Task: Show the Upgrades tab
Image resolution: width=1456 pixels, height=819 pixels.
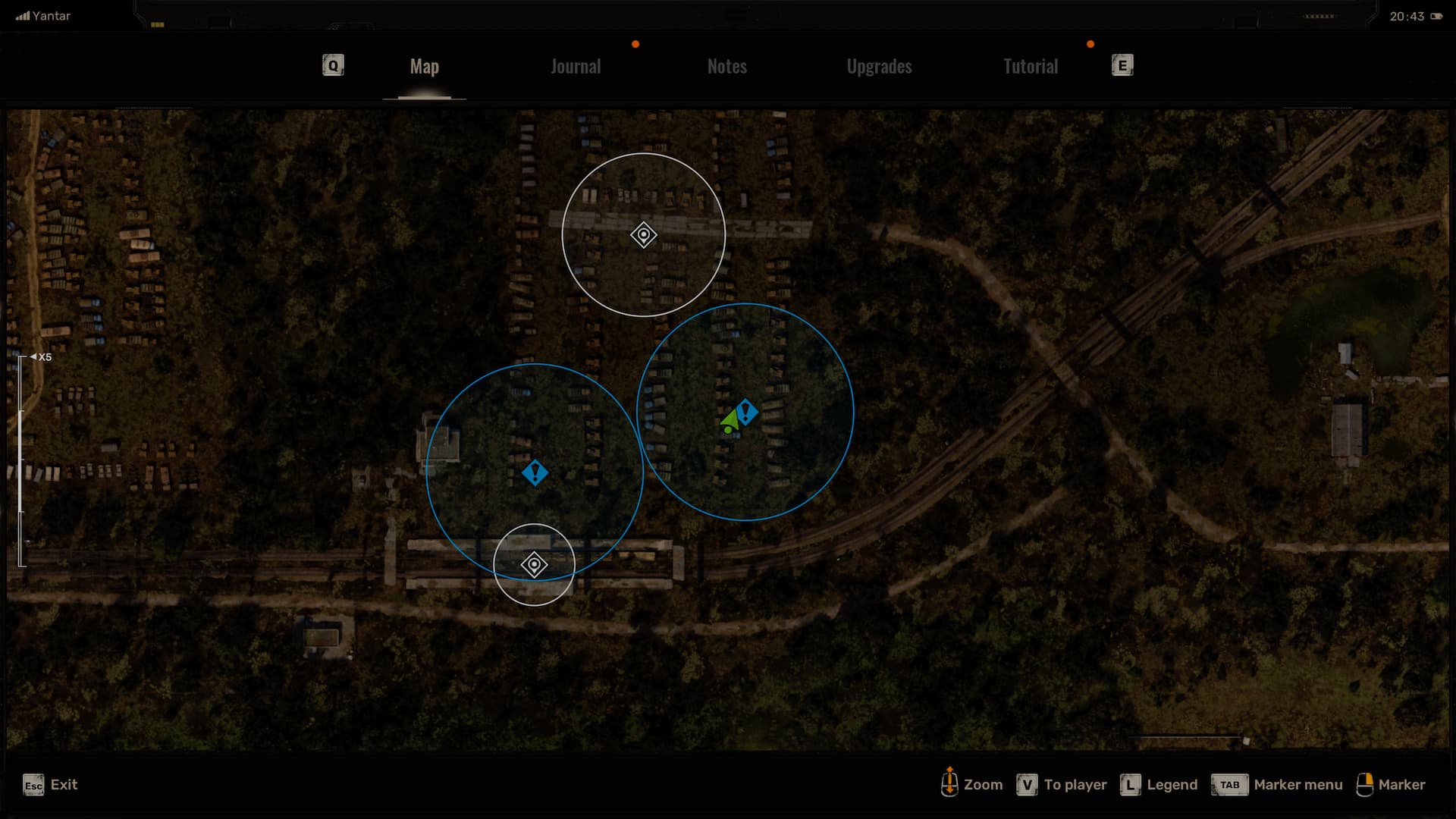Action: pyautogui.click(x=879, y=67)
